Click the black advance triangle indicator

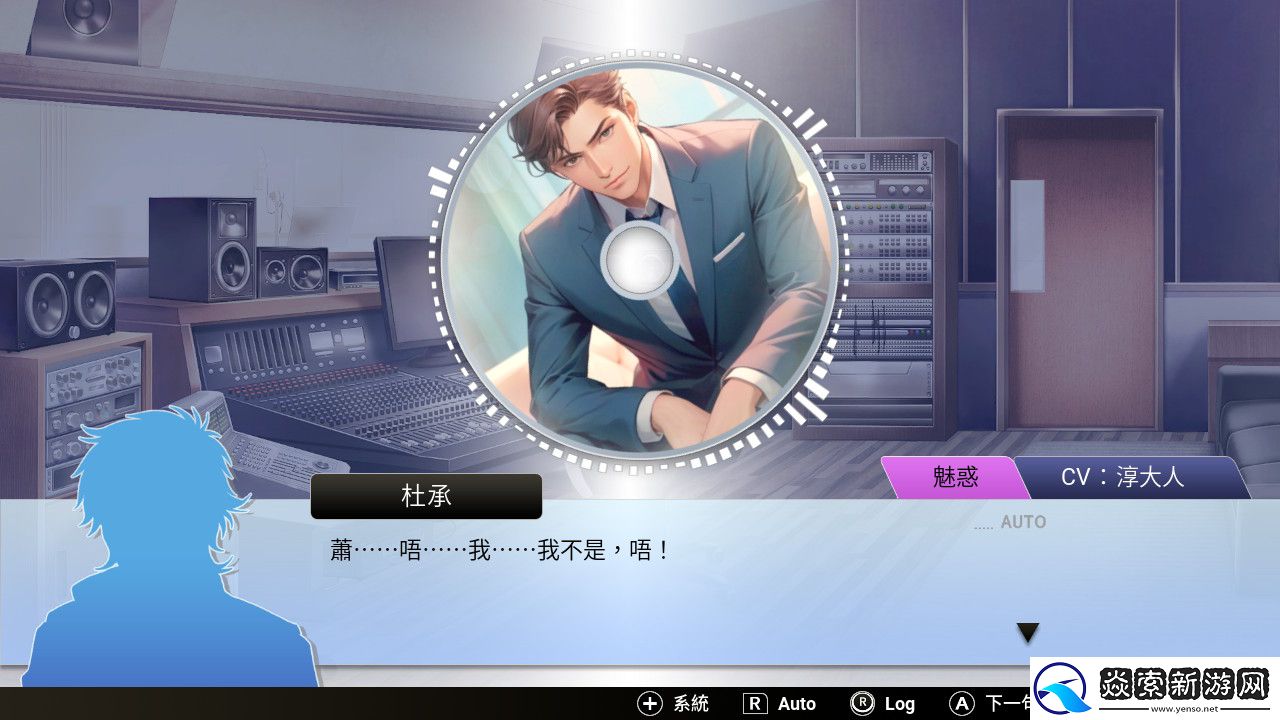pos(1027,632)
